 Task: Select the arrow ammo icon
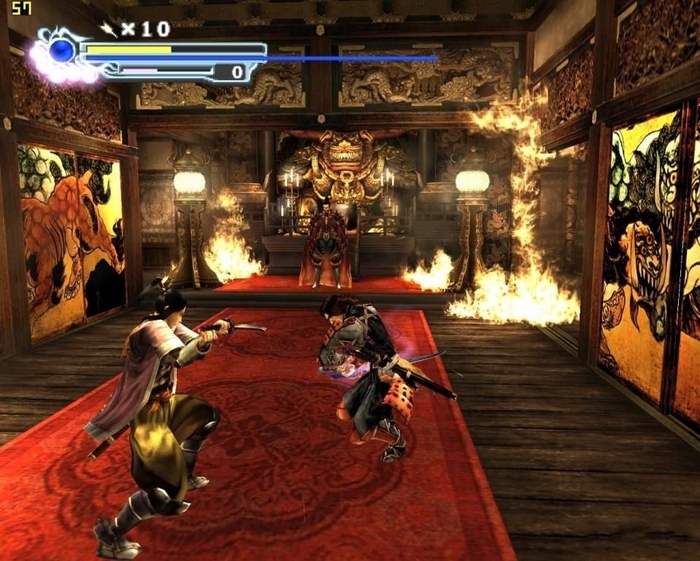point(109,29)
